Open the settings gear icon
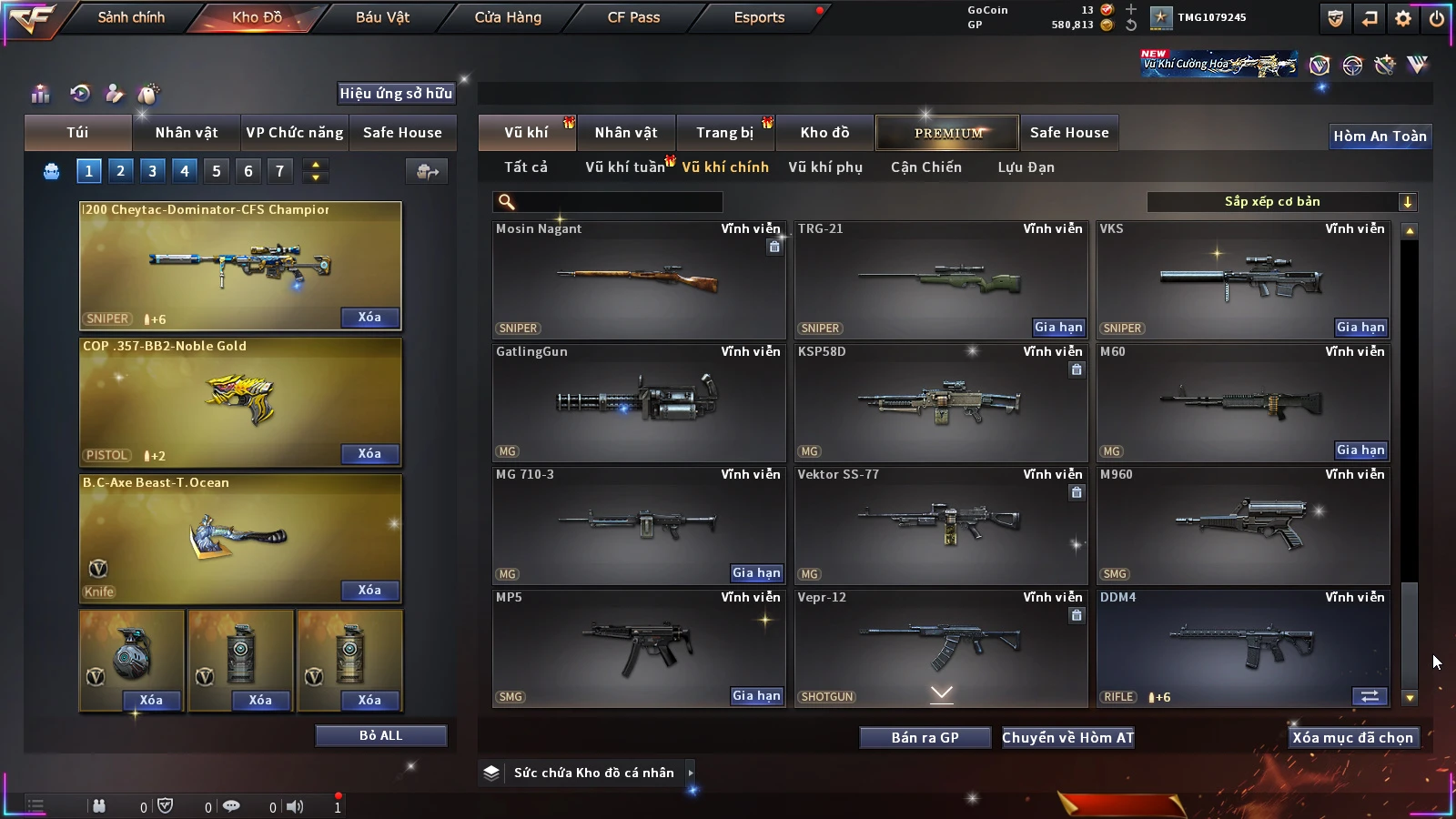This screenshot has width=1456, height=819. 1403,18
